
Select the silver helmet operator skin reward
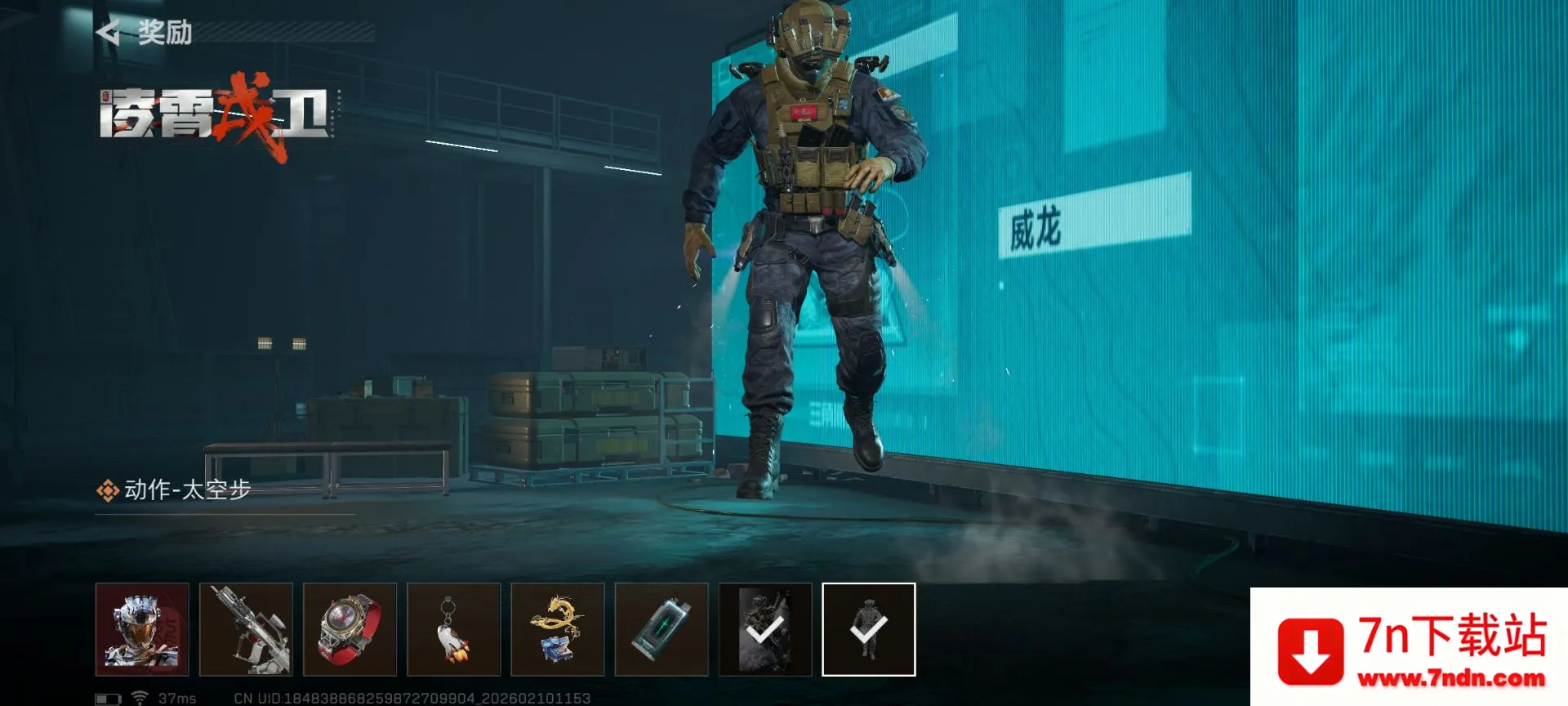[x=142, y=629]
